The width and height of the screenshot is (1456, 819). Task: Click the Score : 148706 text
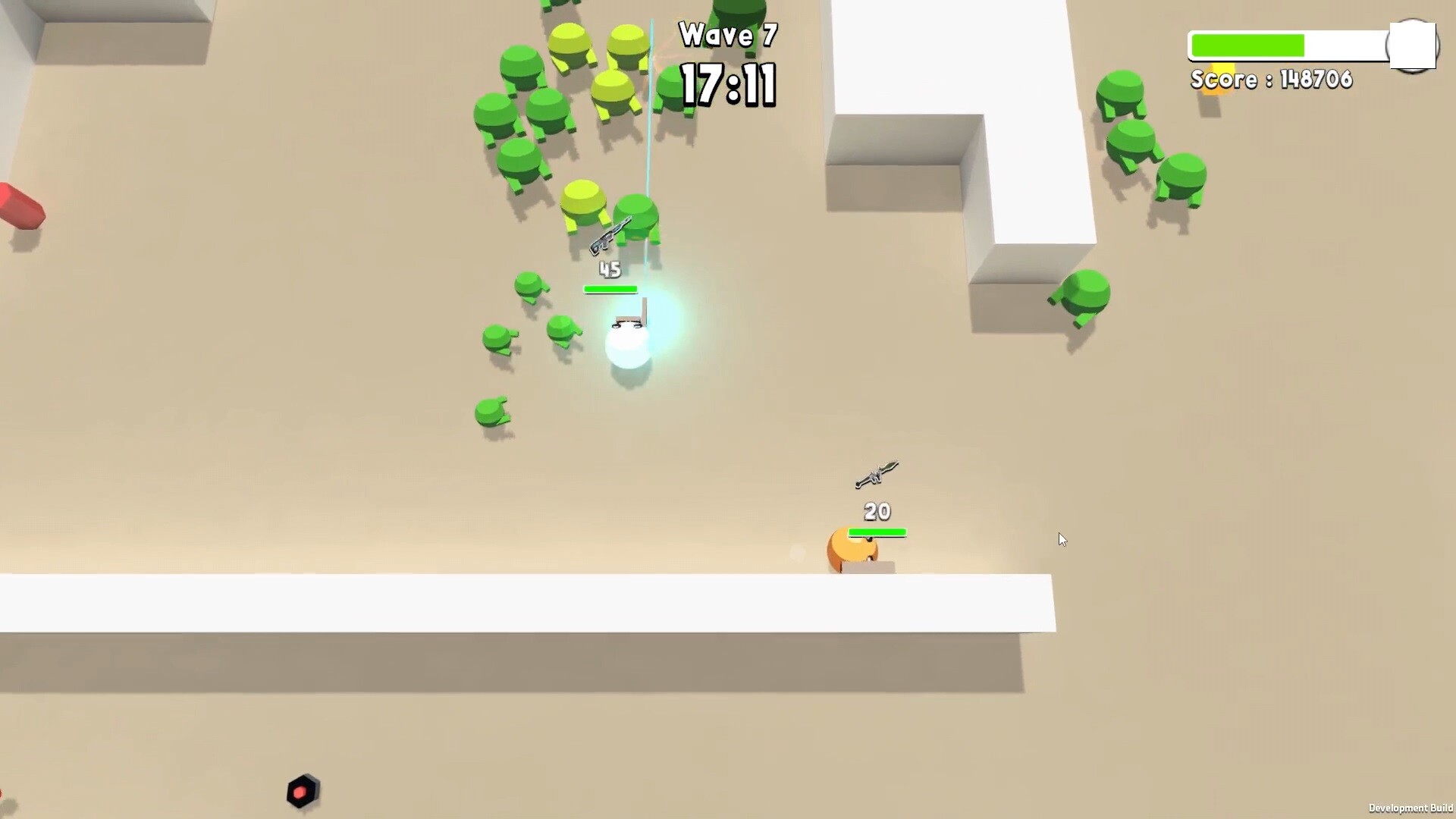(1272, 80)
